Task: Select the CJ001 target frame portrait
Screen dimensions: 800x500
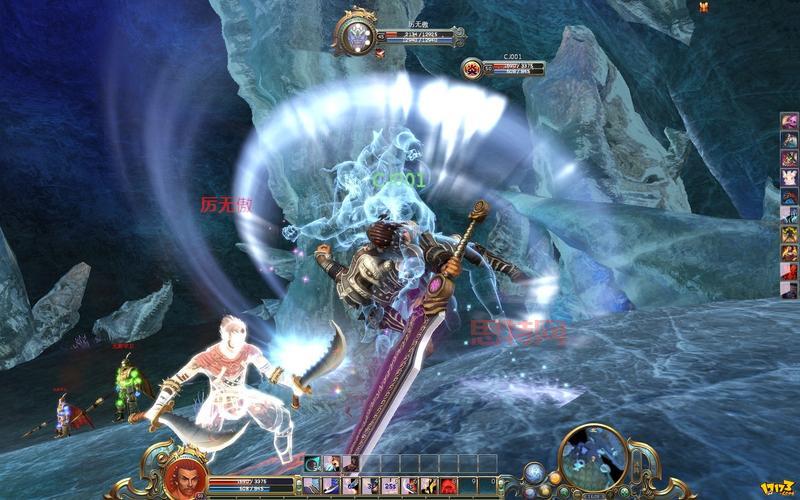Action: (471, 69)
